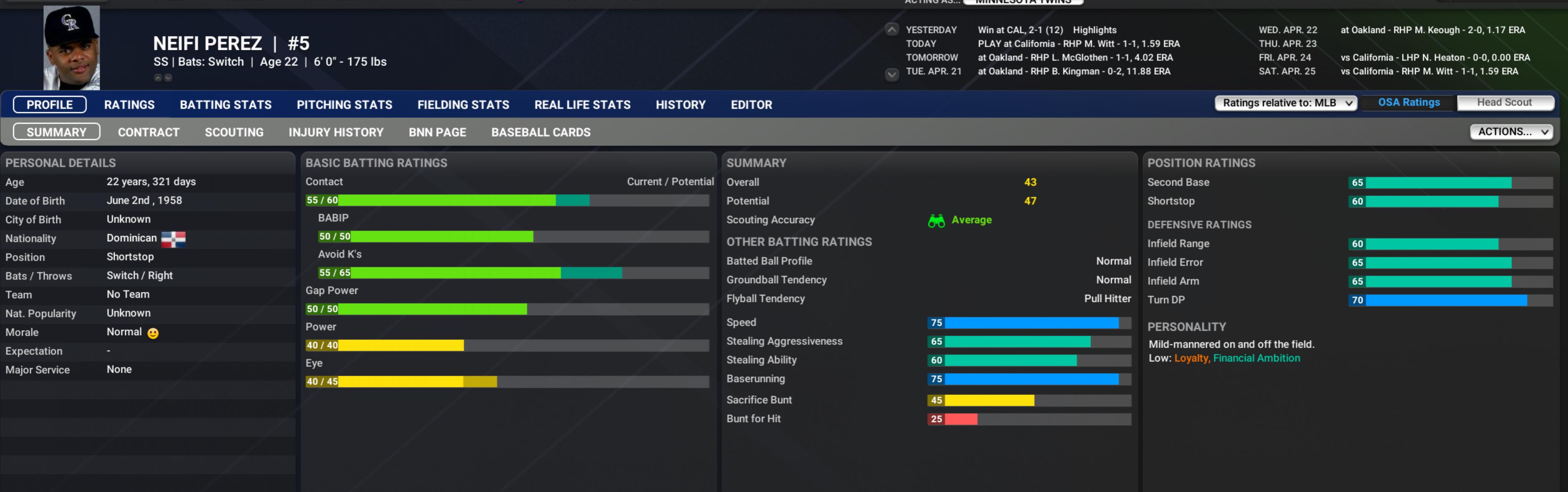Open the player Editor tab
Image resolution: width=1568 pixels, height=492 pixels.
click(750, 105)
